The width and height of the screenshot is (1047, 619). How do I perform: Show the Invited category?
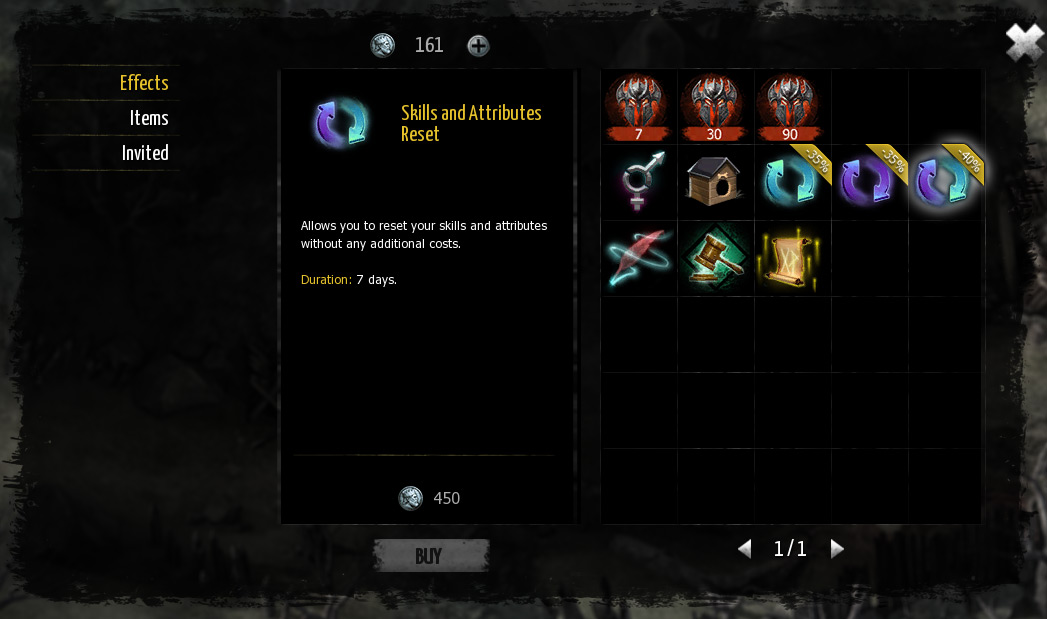click(145, 153)
